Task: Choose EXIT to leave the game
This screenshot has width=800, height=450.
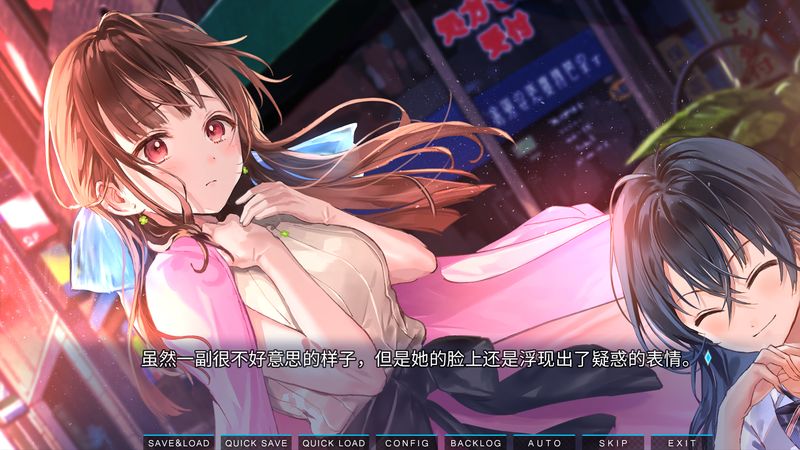Action: click(682, 442)
